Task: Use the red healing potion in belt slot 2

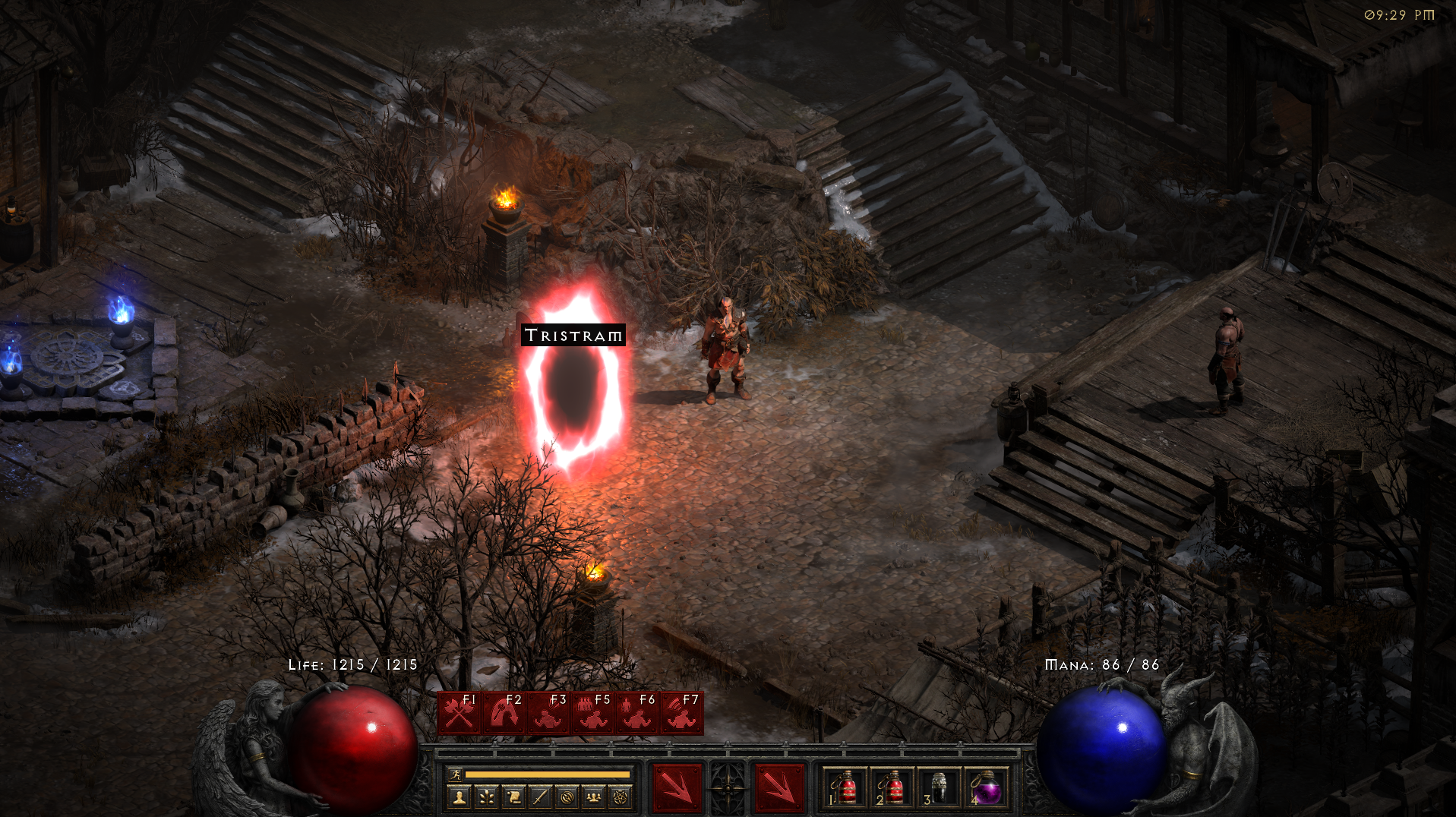Action: (892, 787)
